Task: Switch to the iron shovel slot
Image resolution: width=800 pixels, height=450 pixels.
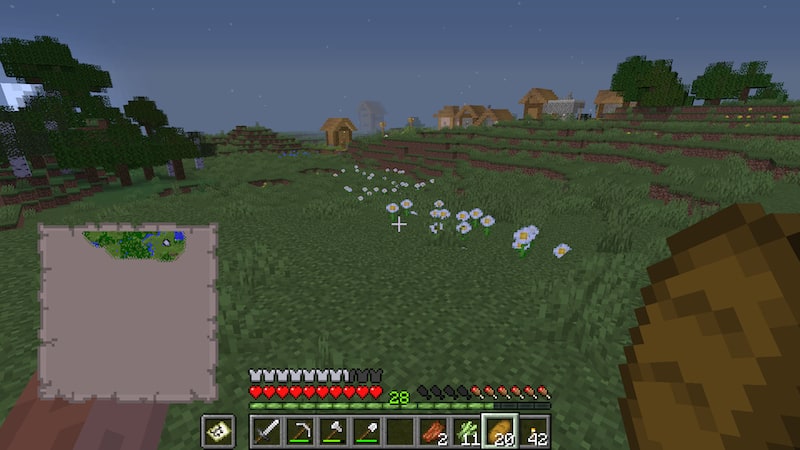Action: tap(366, 432)
